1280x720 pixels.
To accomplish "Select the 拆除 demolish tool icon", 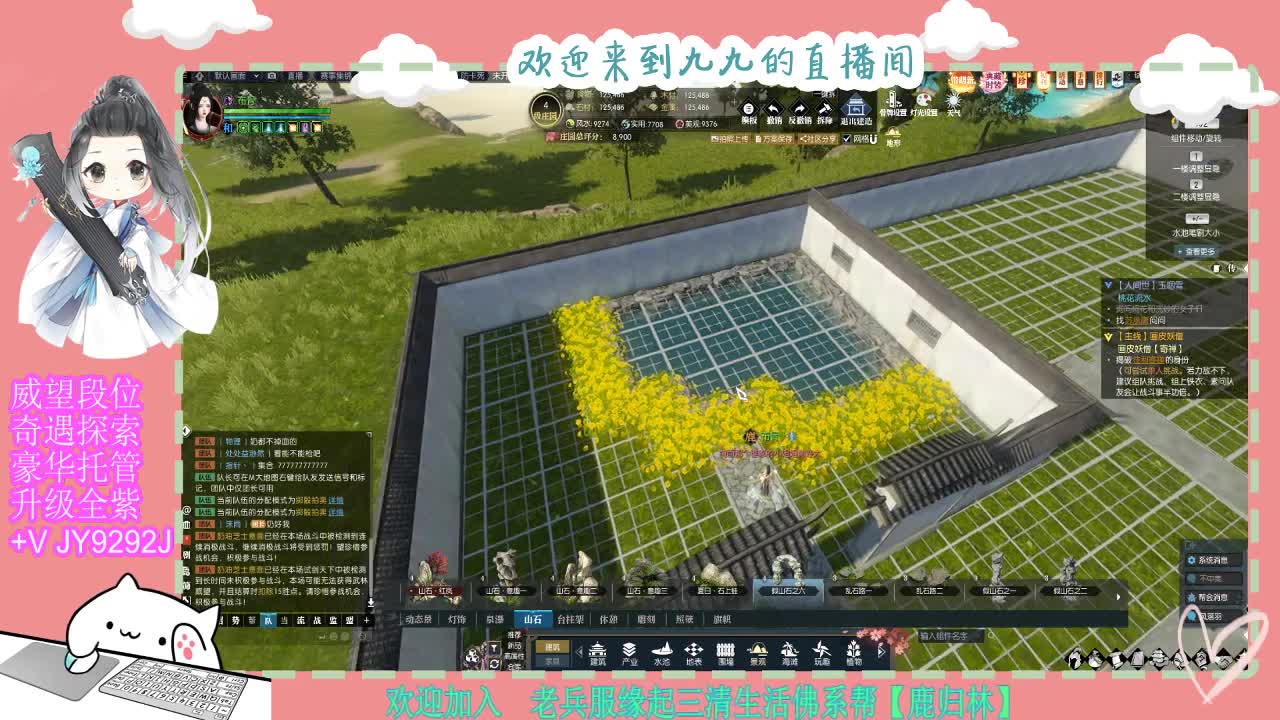I will (x=825, y=107).
